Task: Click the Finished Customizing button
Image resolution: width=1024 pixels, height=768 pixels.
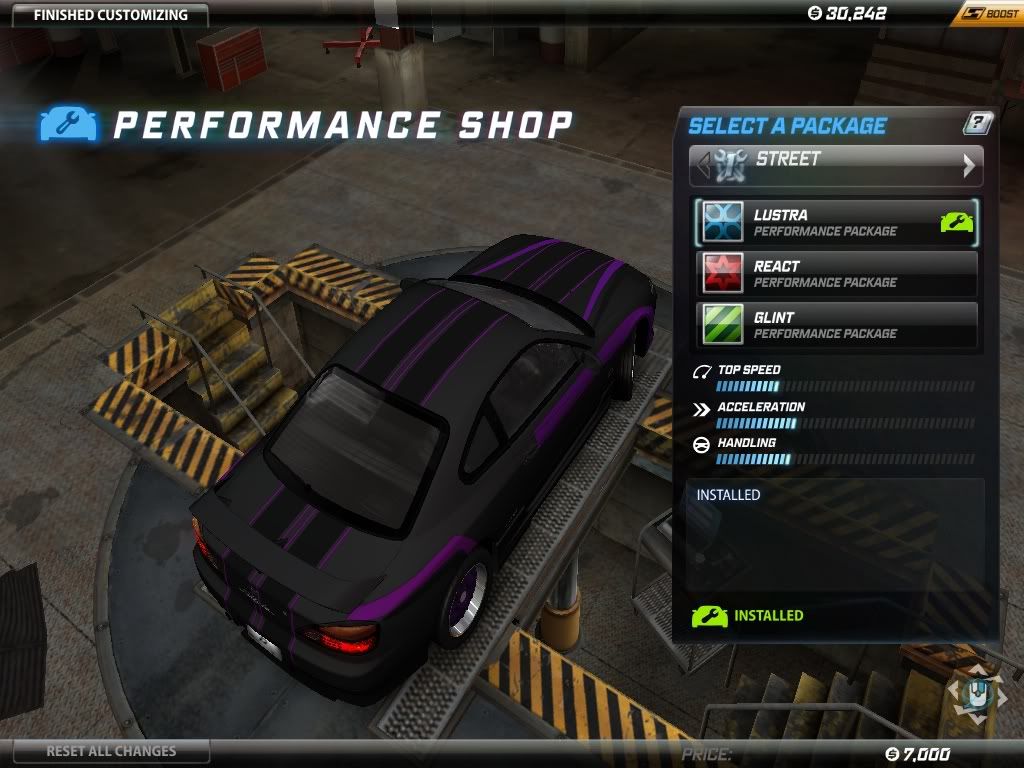Action: point(110,15)
